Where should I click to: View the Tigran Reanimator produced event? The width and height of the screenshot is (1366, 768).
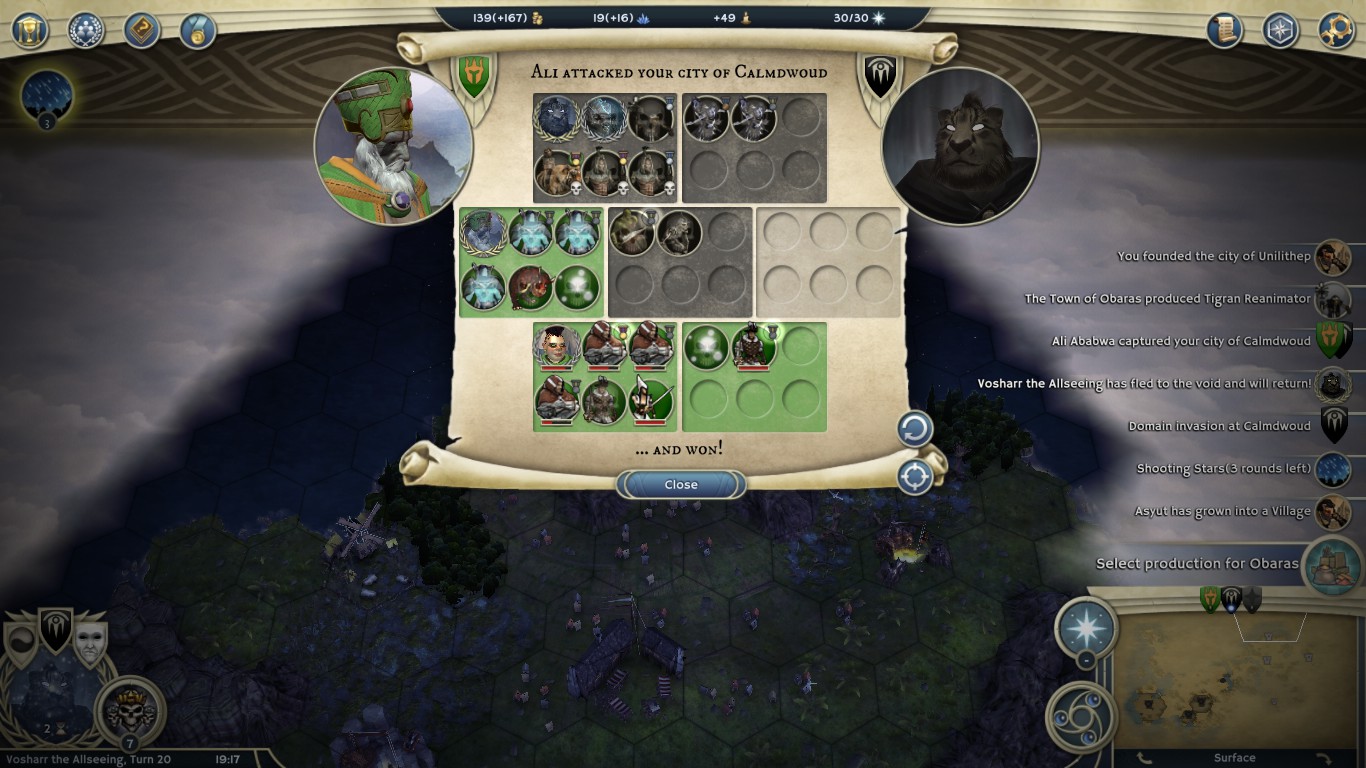(1166, 299)
